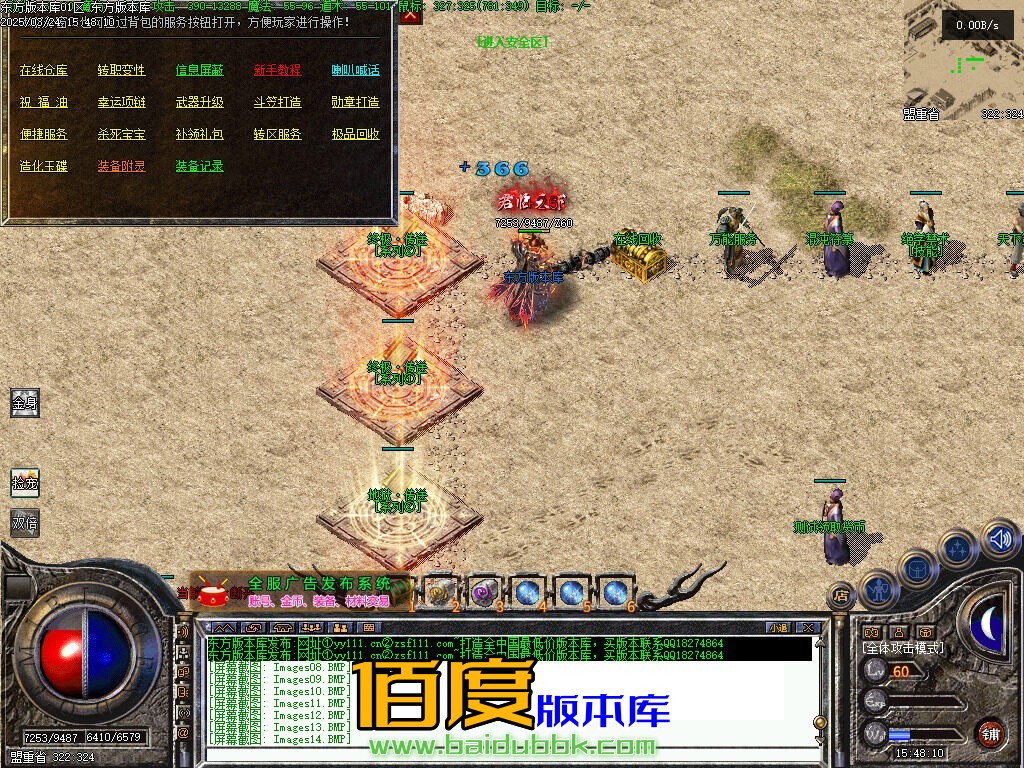Open the 武器升级 weapon upgrade link
The width and height of the screenshot is (1024, 768).
200,102
